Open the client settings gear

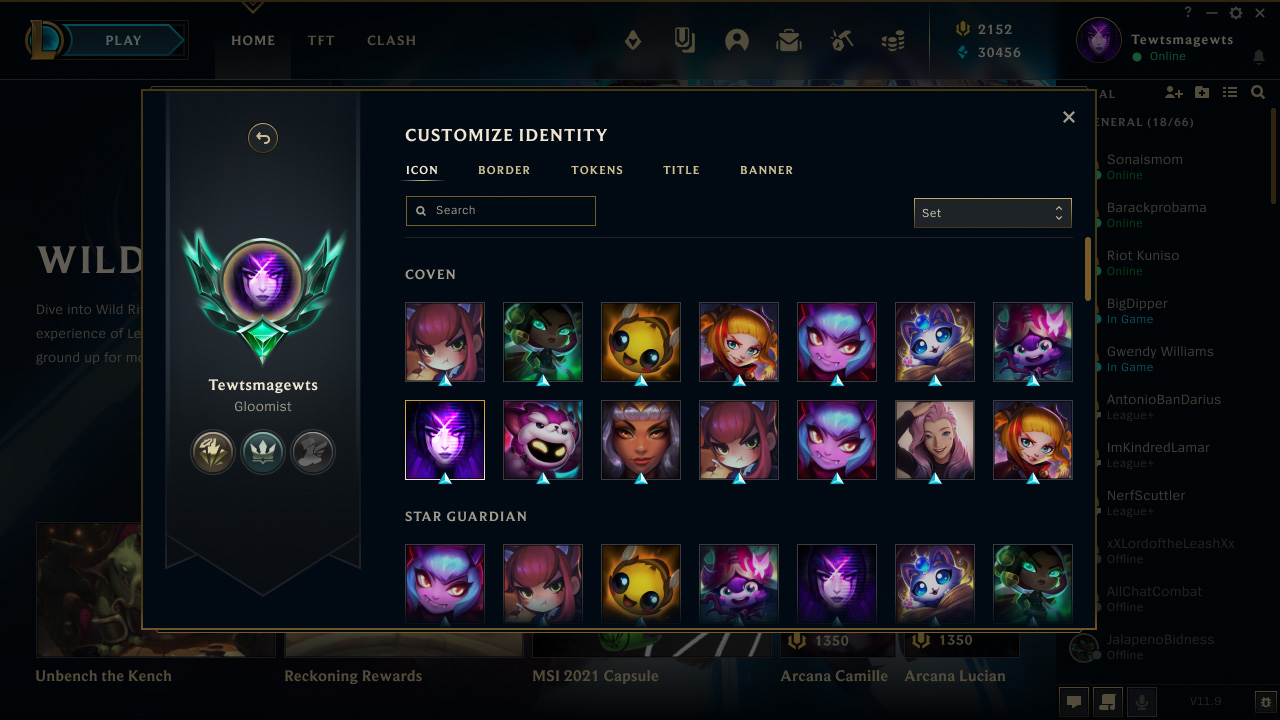point(1236,13)
